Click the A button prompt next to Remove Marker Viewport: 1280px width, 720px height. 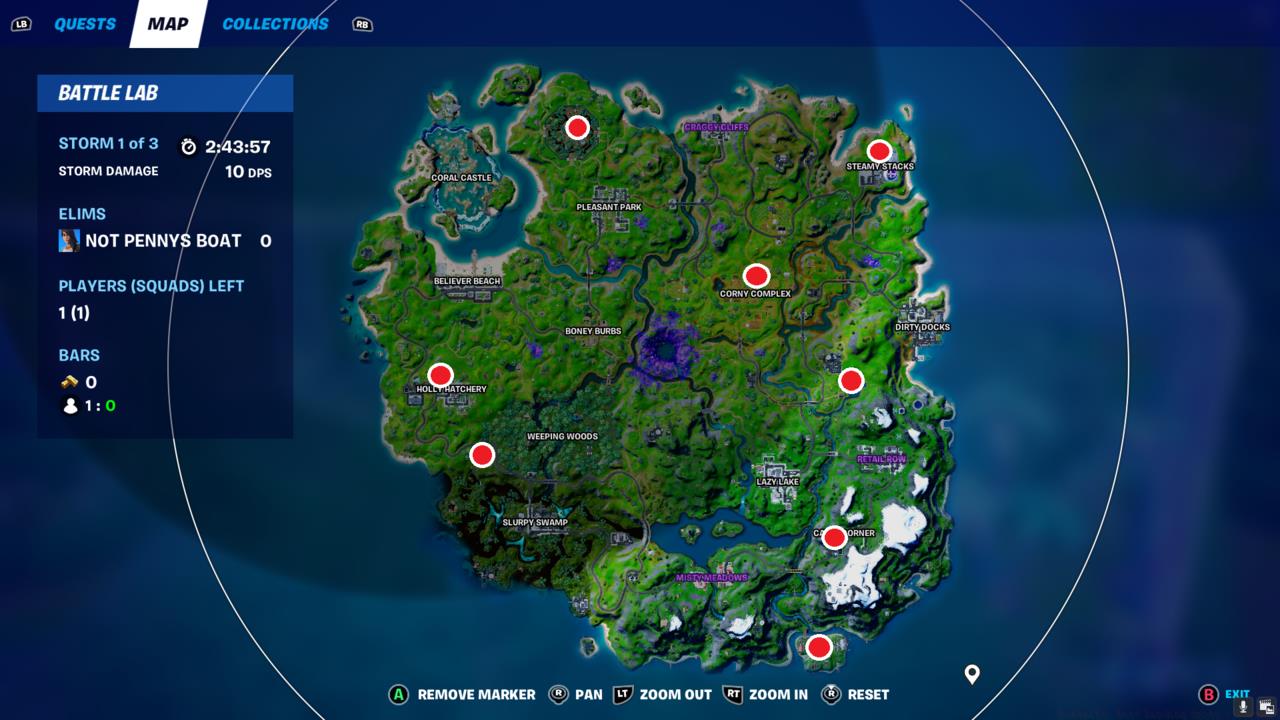(397, 694)
